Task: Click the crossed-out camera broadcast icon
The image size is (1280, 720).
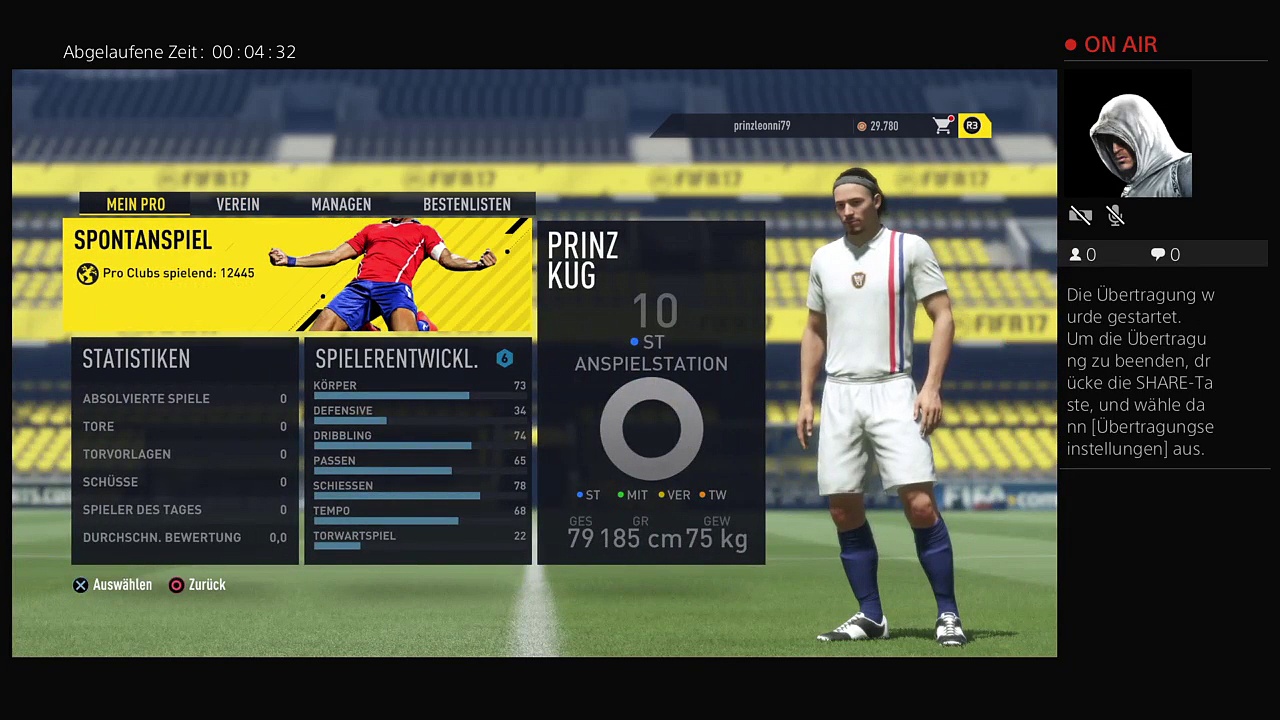Action: click(x=1080, y=215)
